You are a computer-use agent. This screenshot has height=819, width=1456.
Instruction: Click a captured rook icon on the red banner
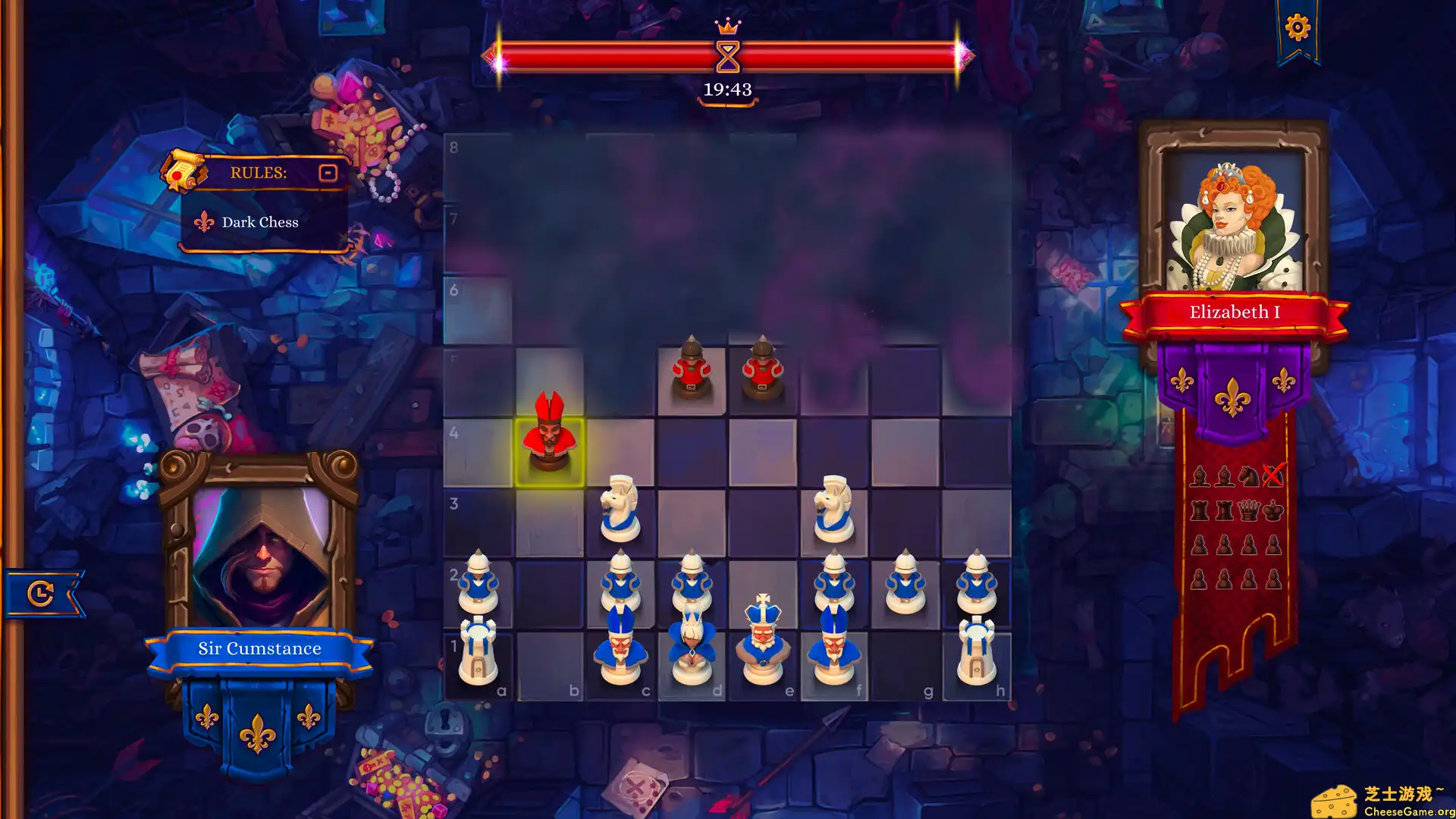point(1200,510)
